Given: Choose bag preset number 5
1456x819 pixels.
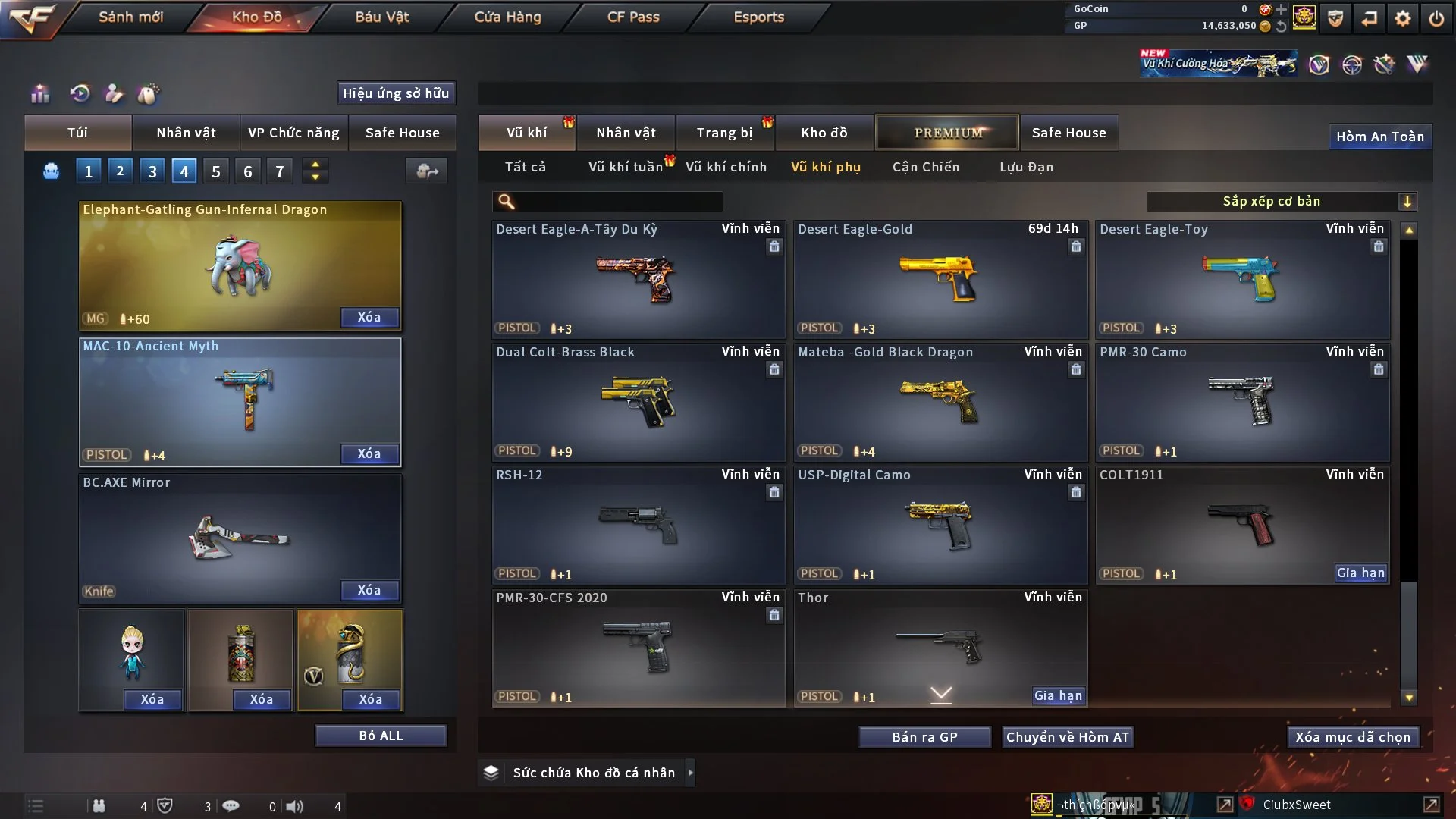Looking at the screenshot, I should pos(216,171).
